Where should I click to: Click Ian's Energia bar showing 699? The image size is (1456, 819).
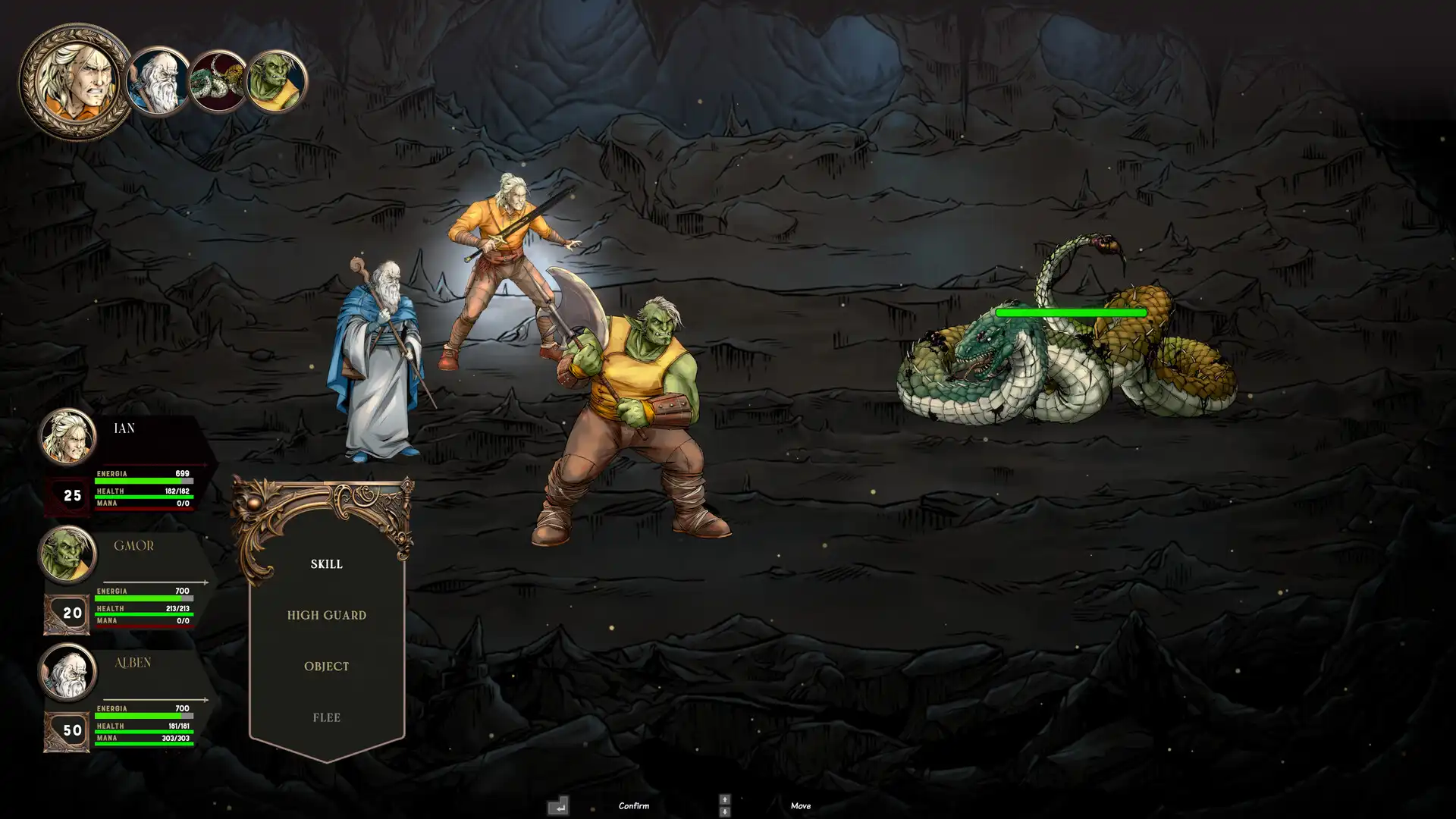[x=144, y=479]
